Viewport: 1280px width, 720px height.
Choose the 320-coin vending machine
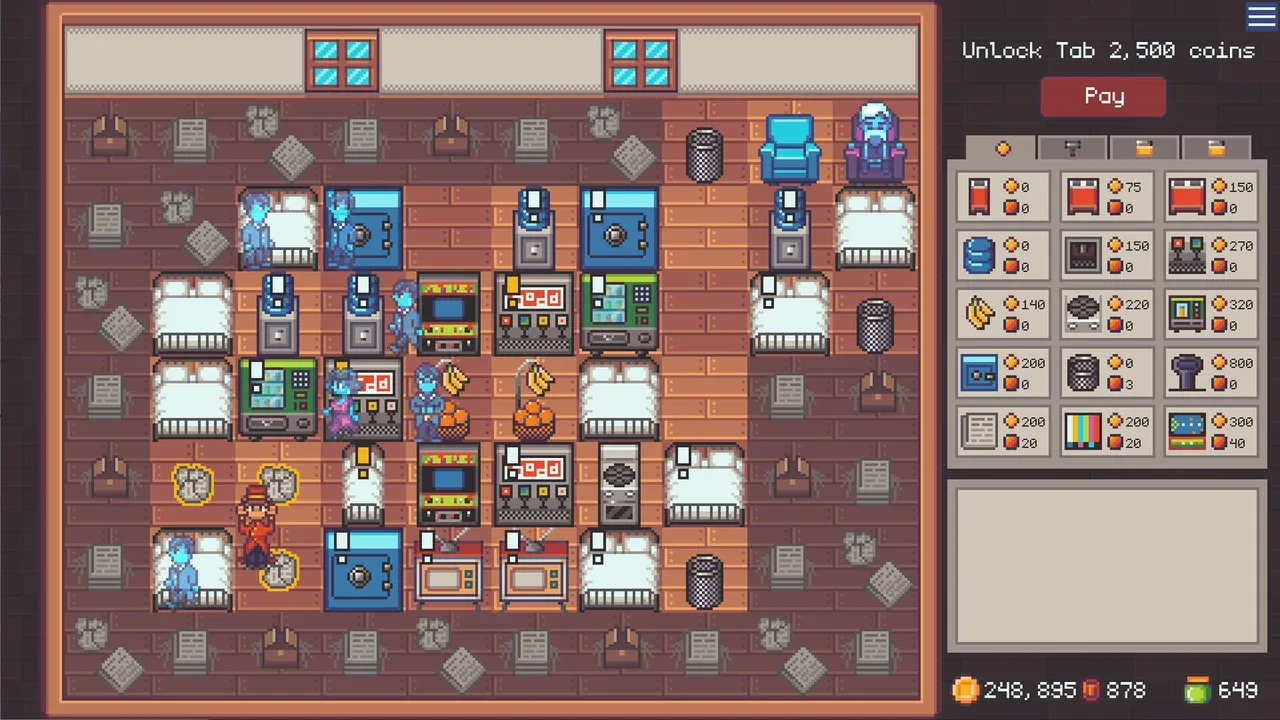coord(1210,314)
